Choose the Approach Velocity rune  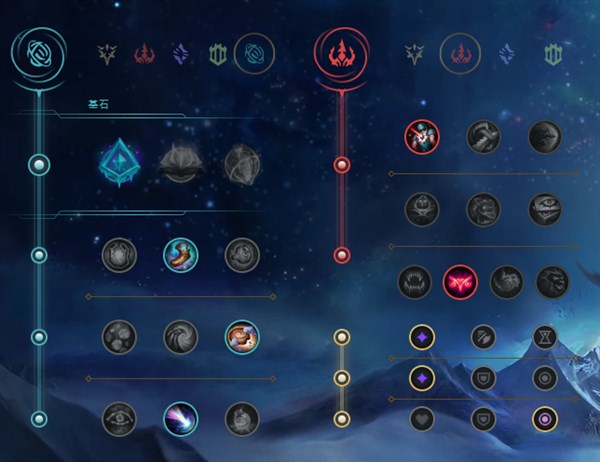coord(180,418)
